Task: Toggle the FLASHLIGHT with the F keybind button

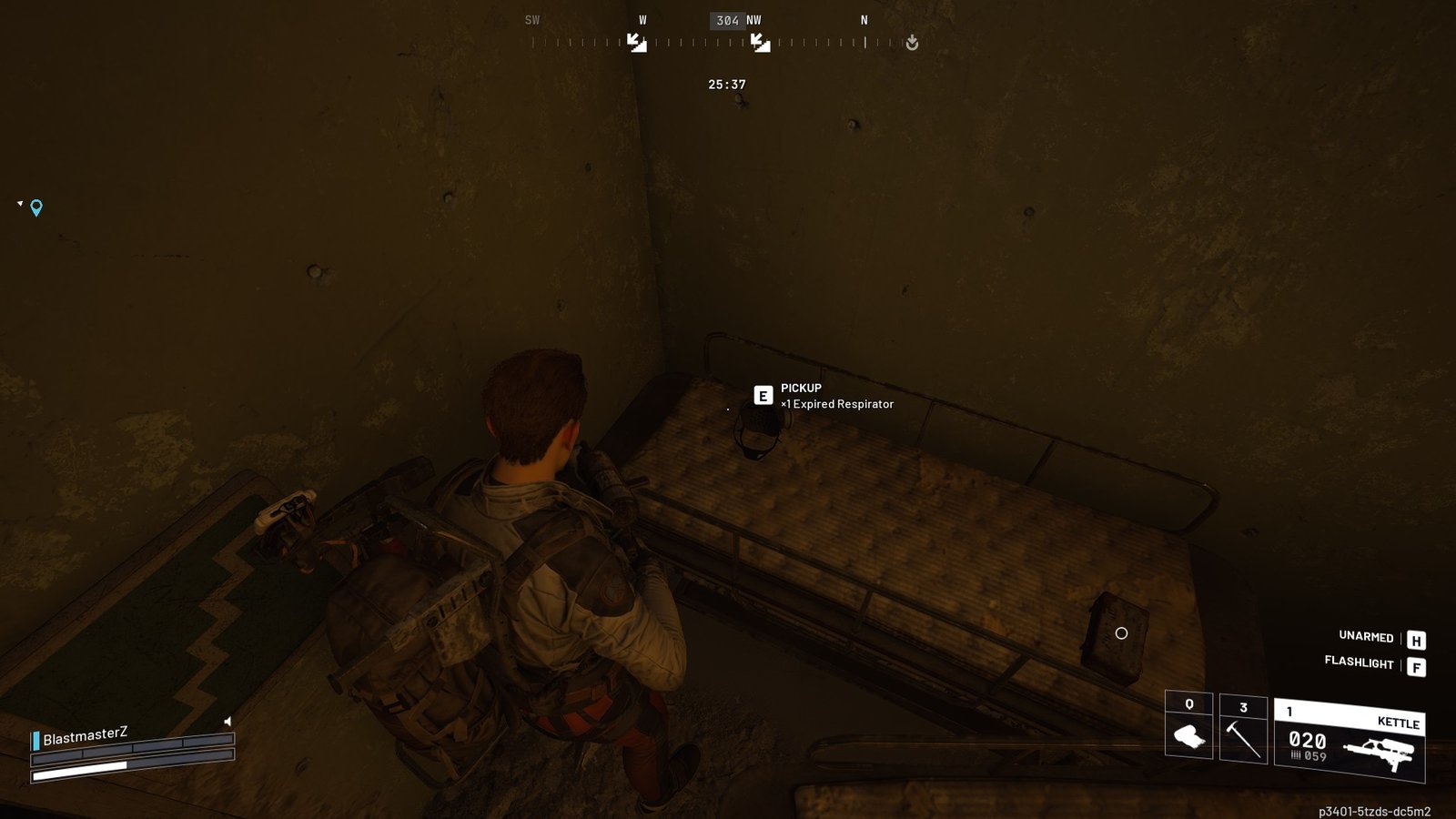Action: click(x=1417, y=667)
